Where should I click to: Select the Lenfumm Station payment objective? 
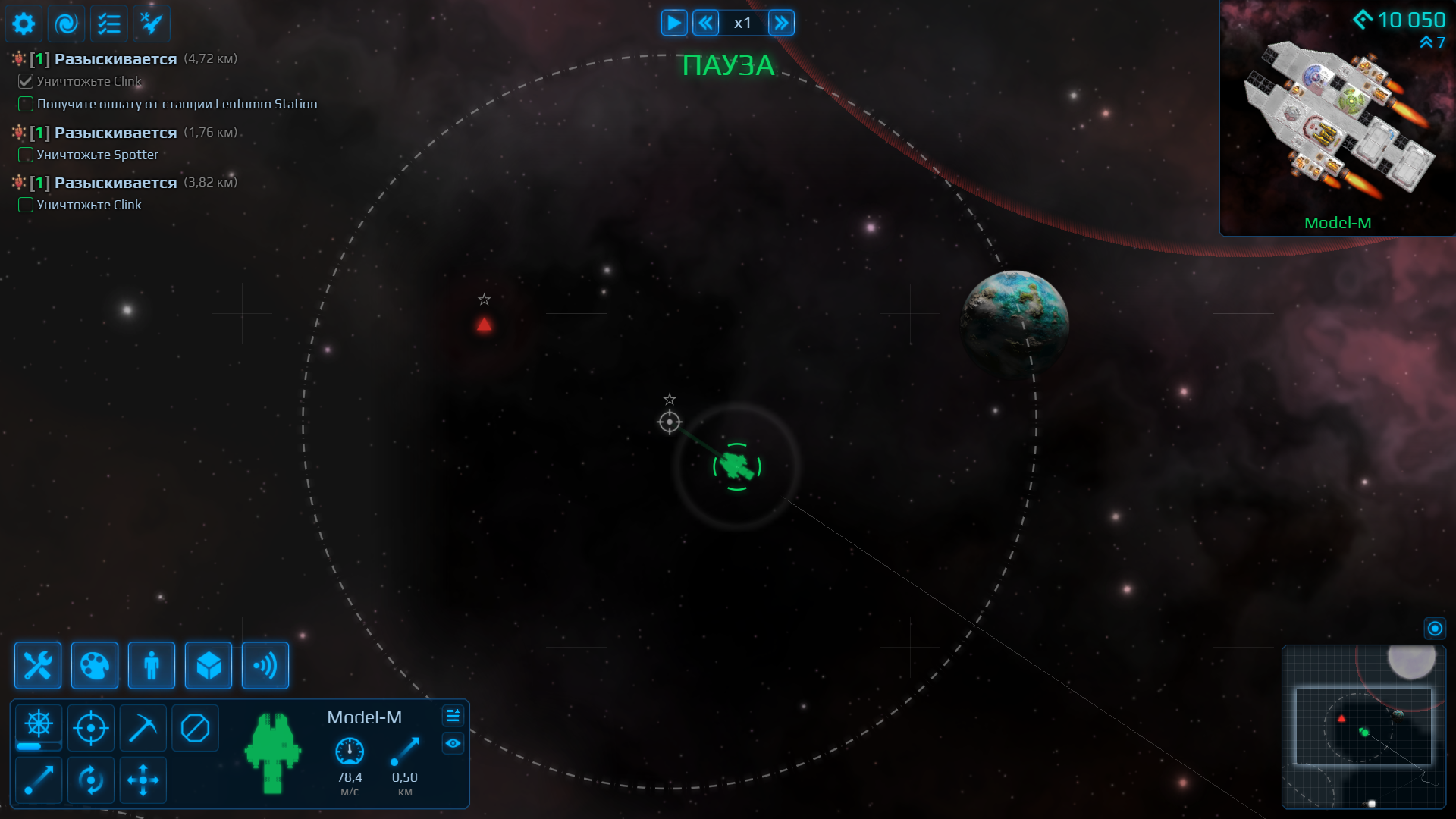pyautogui.click(x=177, y=104)
